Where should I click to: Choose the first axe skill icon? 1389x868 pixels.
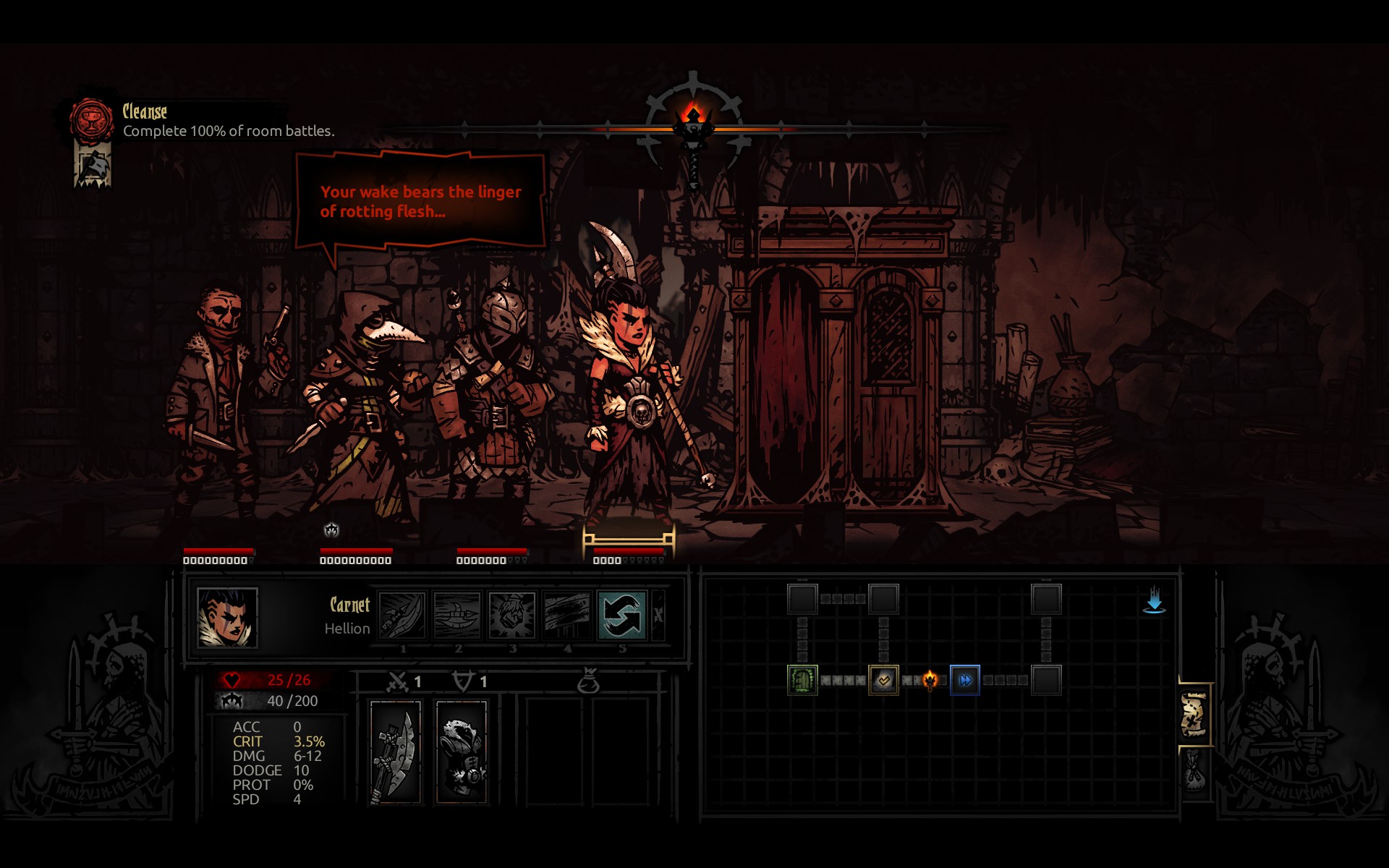coord(402,615)
